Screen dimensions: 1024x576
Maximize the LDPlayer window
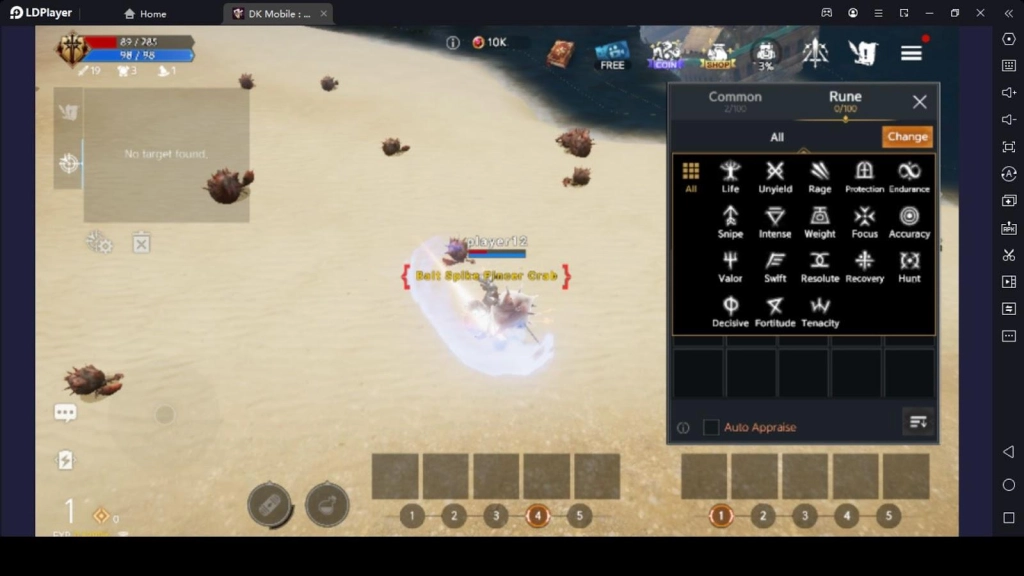click(x=955, y=13)
